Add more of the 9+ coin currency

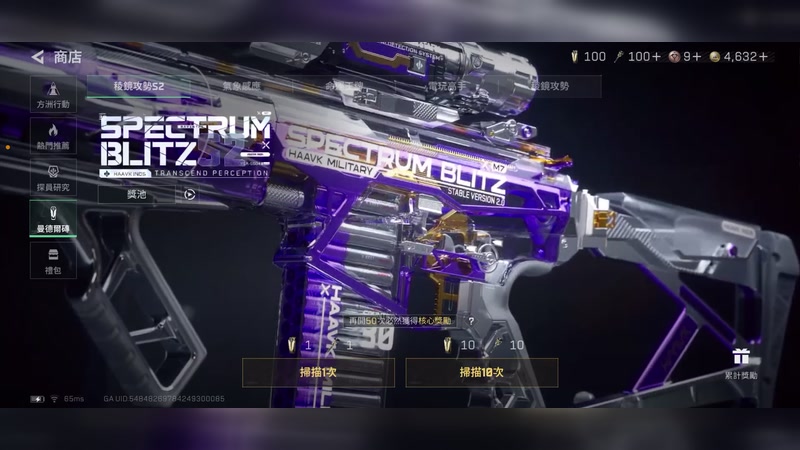[695, 57]
